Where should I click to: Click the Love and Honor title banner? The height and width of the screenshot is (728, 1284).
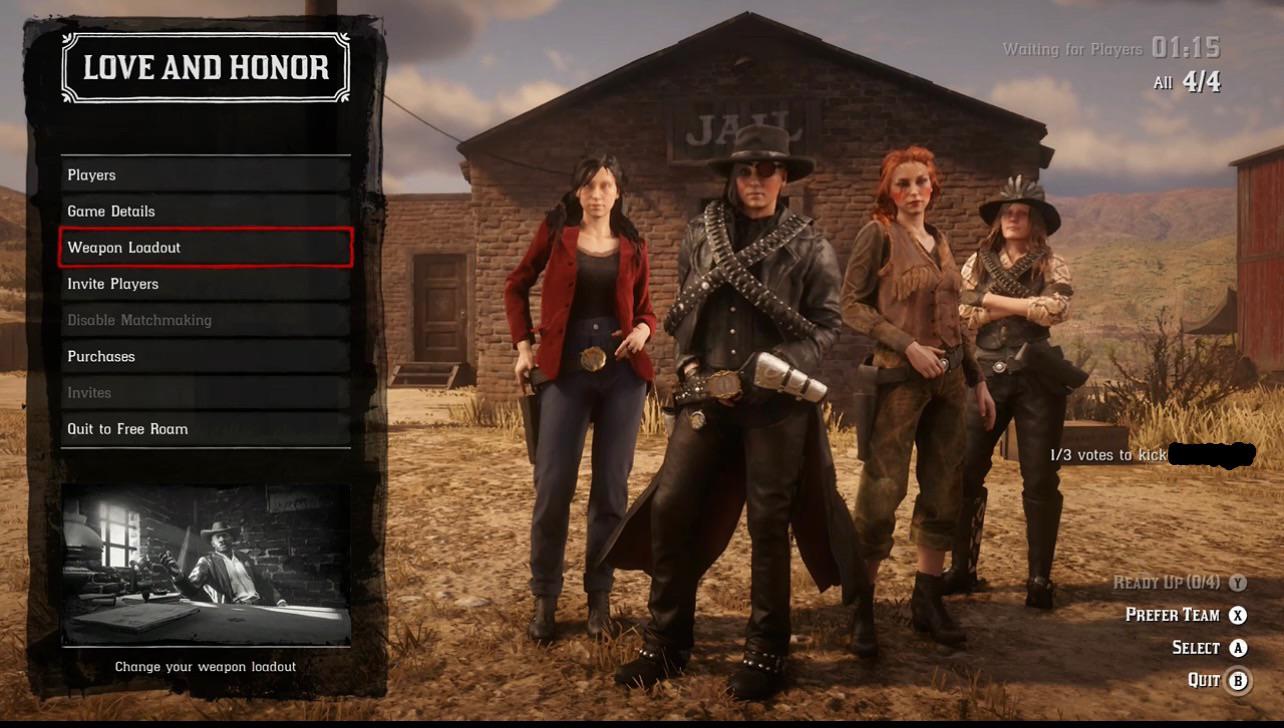[205, 68]
